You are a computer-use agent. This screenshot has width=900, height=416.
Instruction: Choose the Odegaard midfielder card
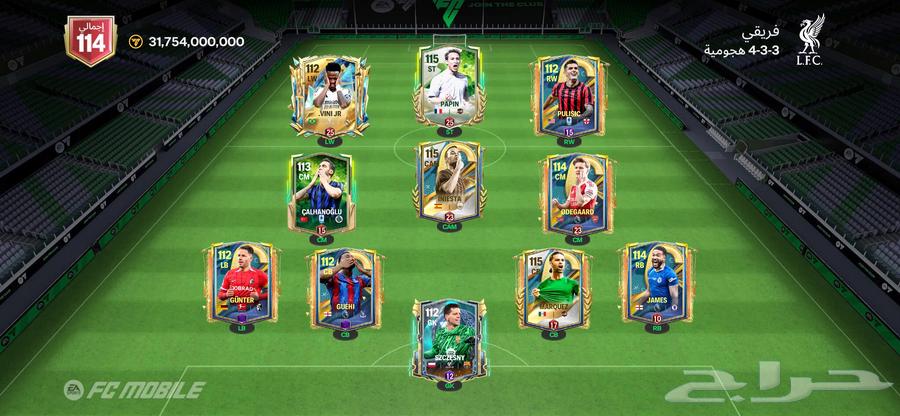[x=574, y=192]
